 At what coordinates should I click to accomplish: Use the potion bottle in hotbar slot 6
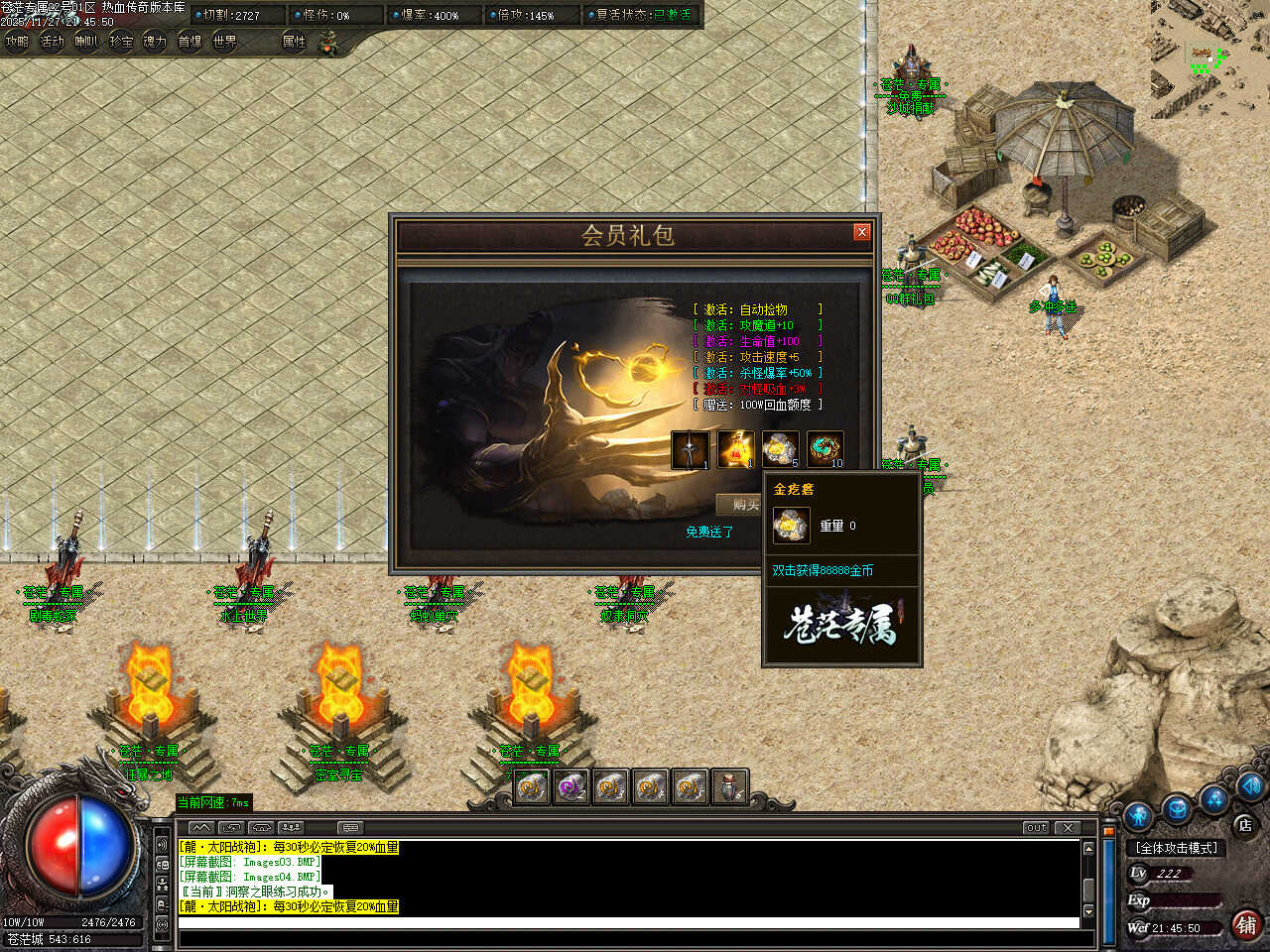pos(729,787)
